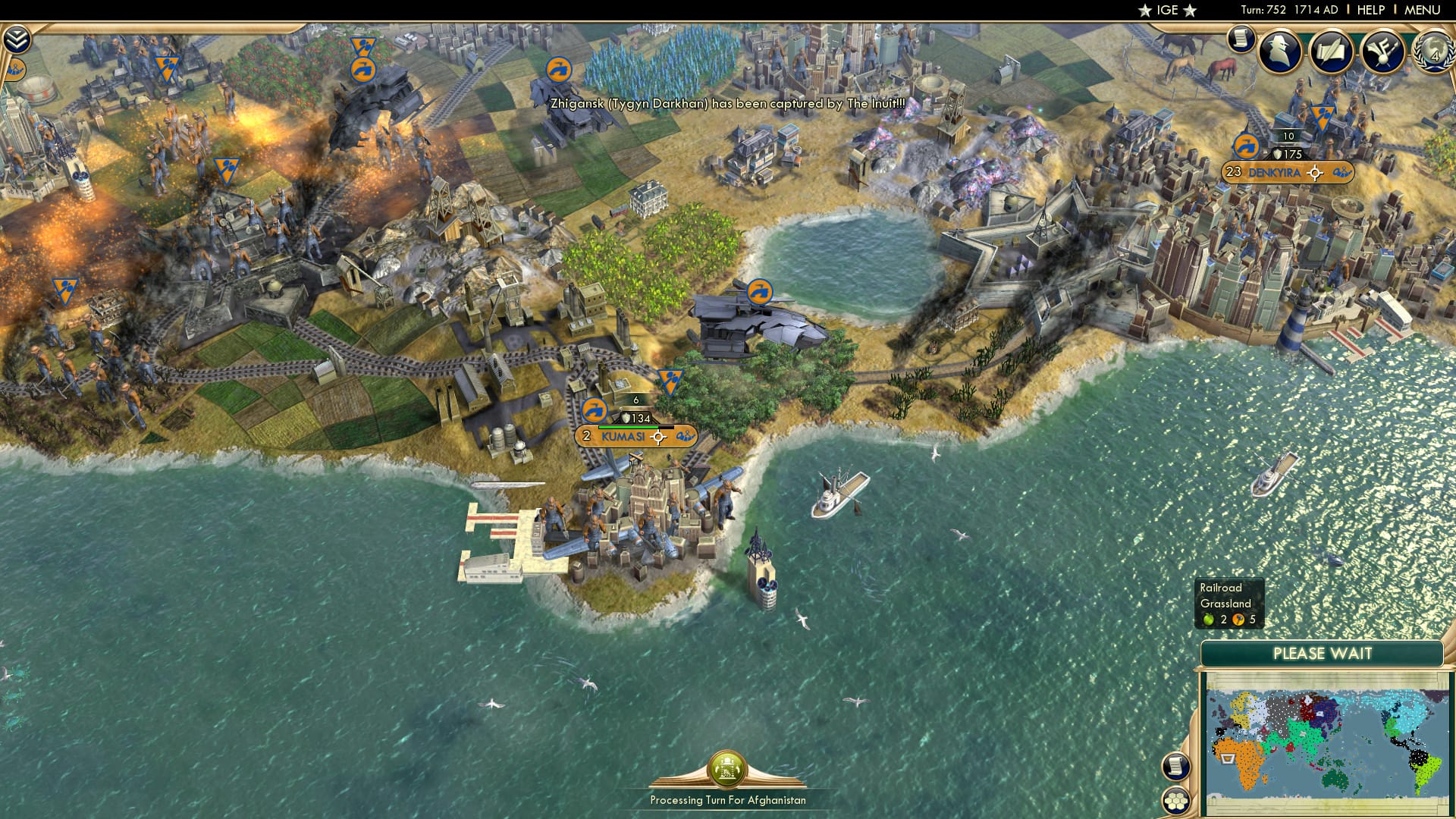Image resolution: width=1456 pixels, height=819 pixels.
Task: Open the scroll log icon beside the minimap
Action: point(1175,765)
